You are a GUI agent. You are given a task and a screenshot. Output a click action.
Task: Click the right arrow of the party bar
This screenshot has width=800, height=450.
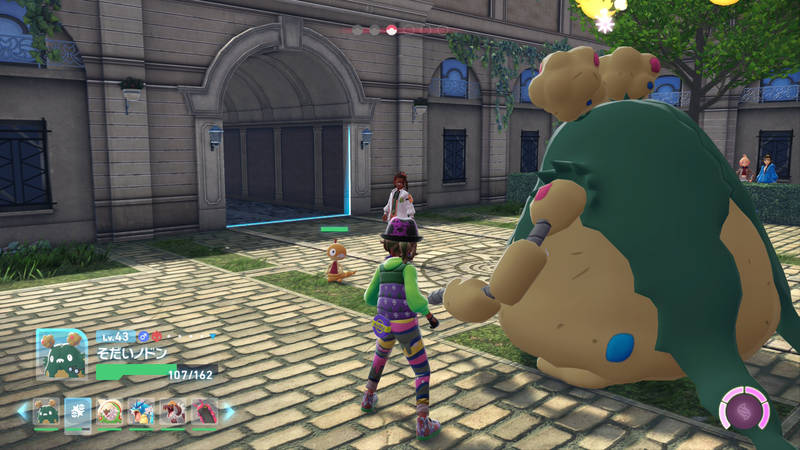pos(228,412)
